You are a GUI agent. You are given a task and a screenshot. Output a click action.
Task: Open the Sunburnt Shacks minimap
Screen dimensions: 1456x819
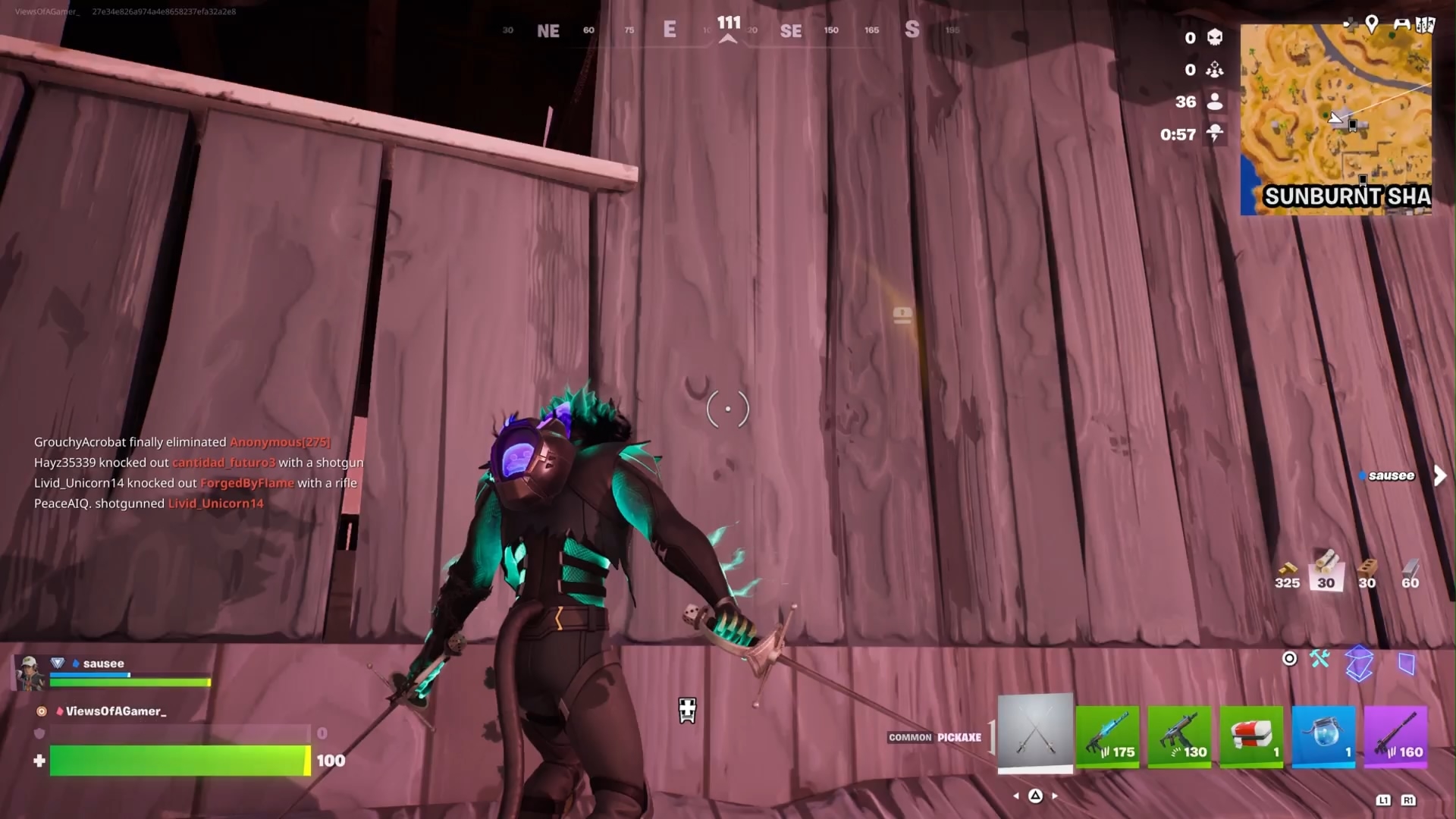click(1335, 120)
